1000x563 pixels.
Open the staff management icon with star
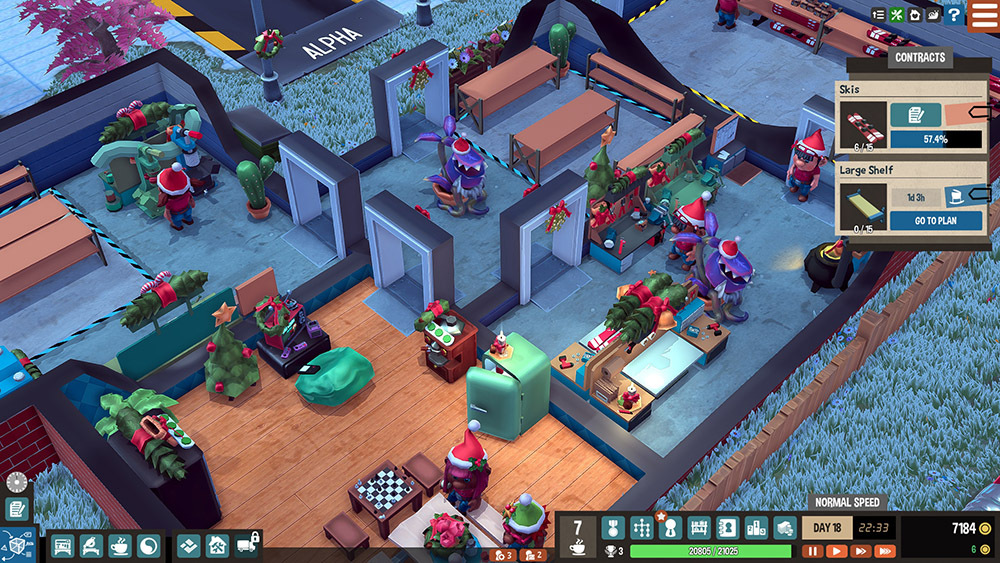670,527
